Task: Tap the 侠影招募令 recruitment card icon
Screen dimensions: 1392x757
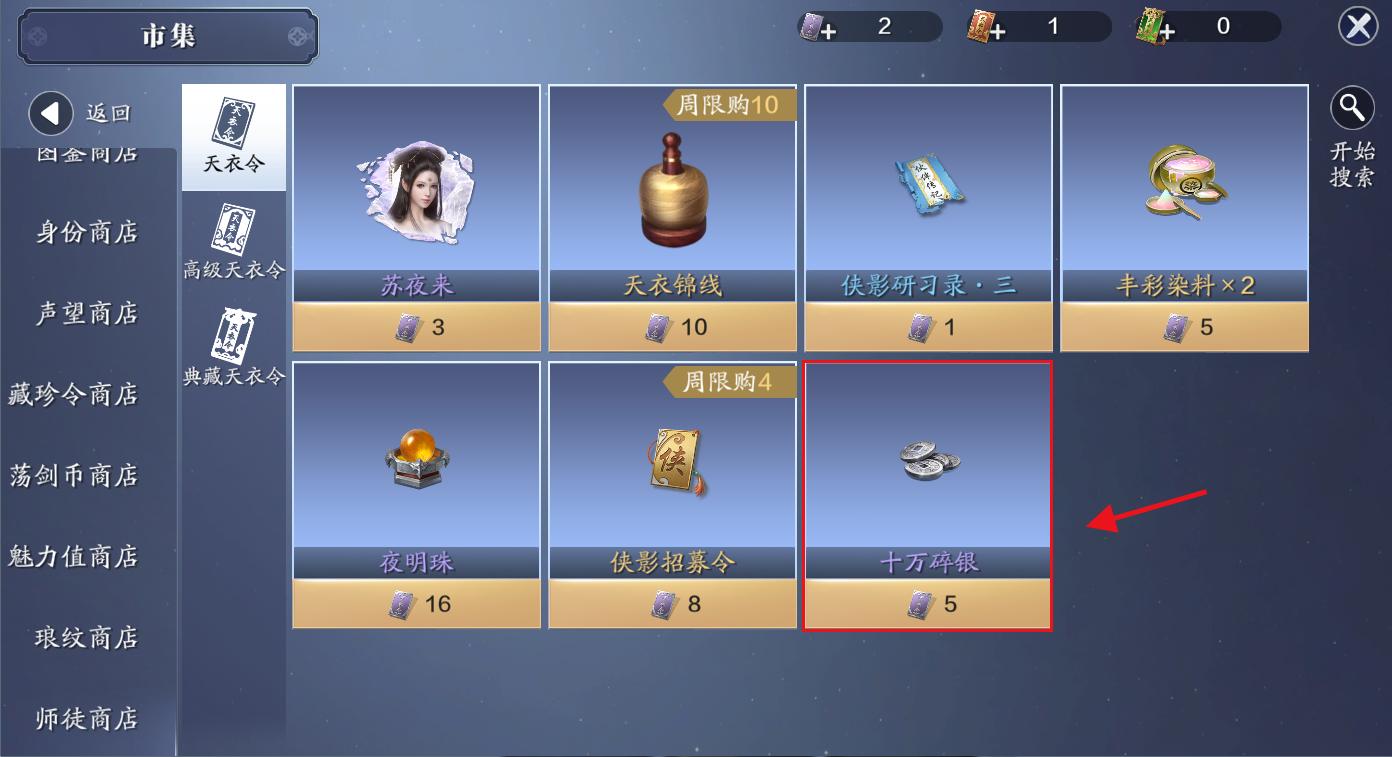Action: [671, 460]
